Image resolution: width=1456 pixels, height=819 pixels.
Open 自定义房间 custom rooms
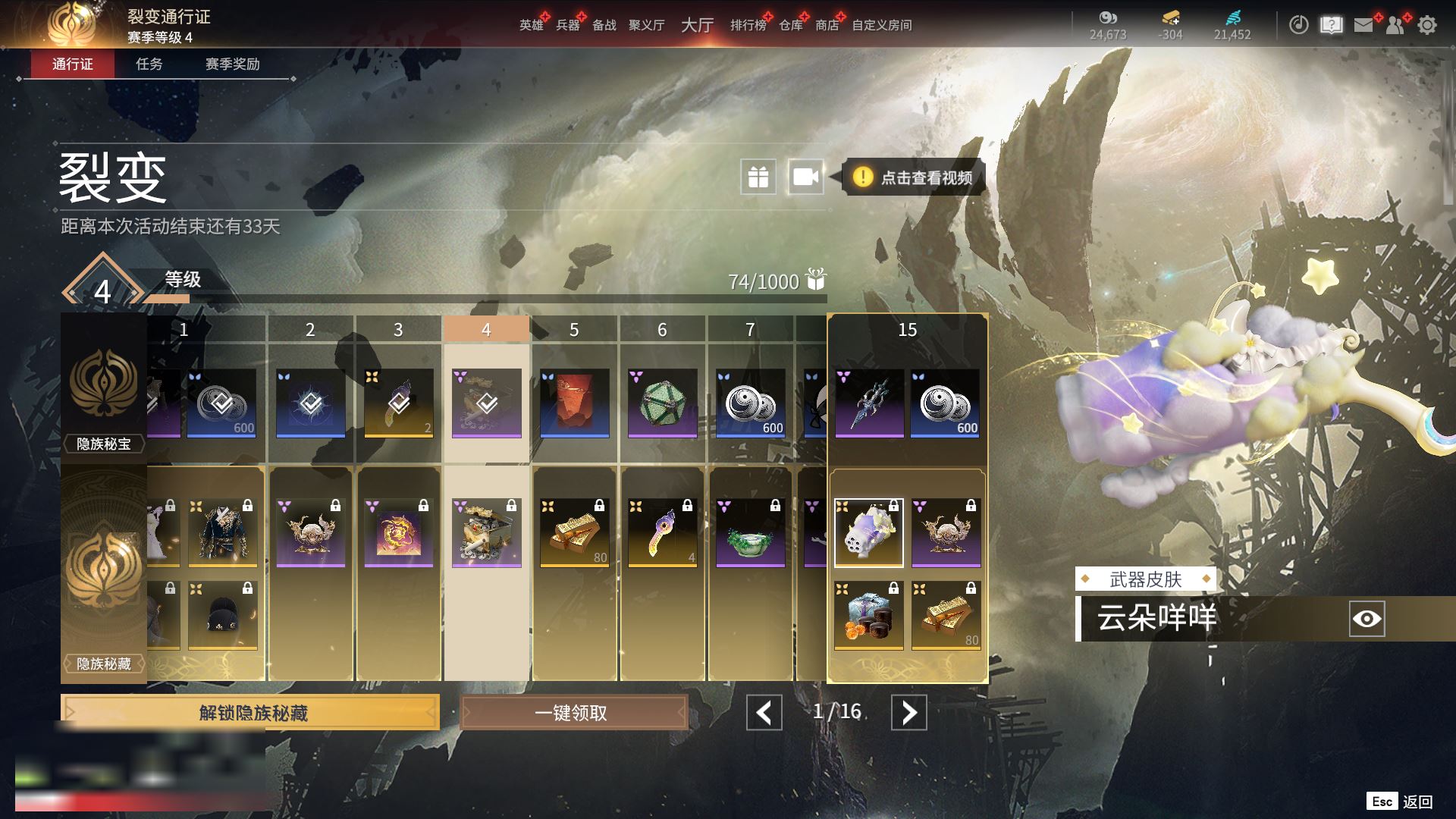click(881, 26)
